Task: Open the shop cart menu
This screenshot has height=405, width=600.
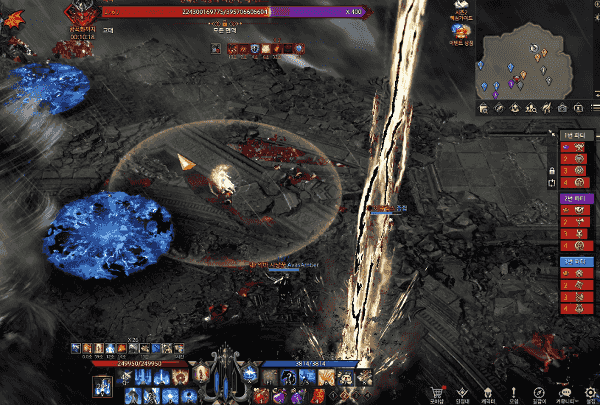Action: pos(435,392)
